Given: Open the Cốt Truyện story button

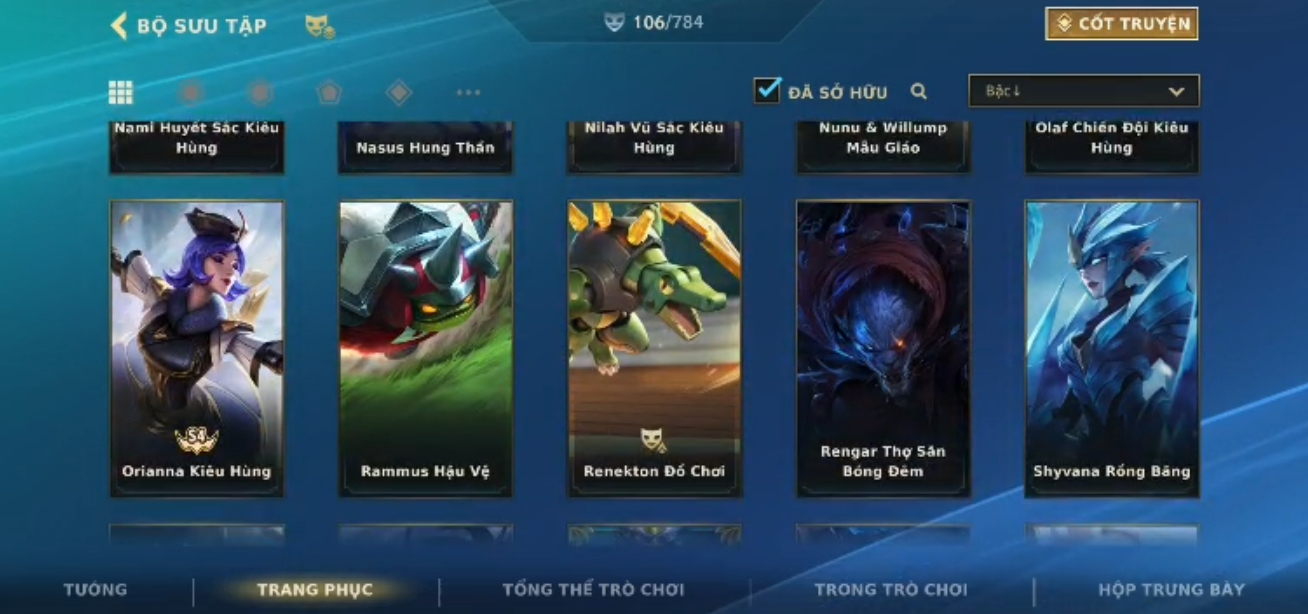Looking at the screenshot, I should point(1121,24).
